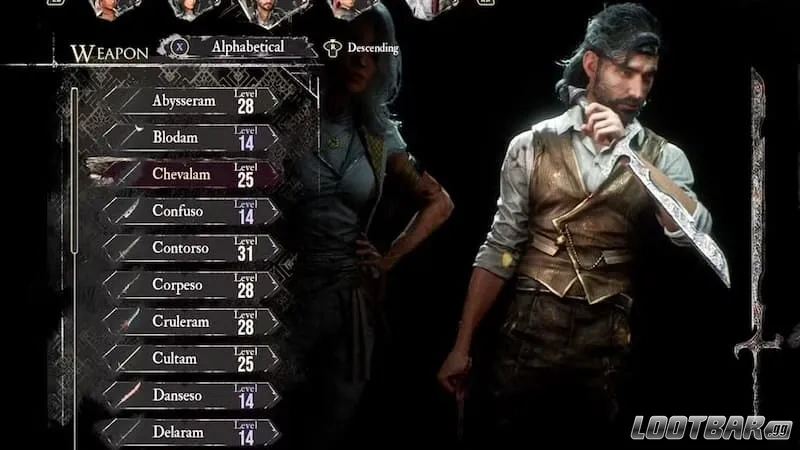Choose the Blodam weapon from the list
Image resolution: width=800 pixels, height=450 pixels.
[190, 138]
